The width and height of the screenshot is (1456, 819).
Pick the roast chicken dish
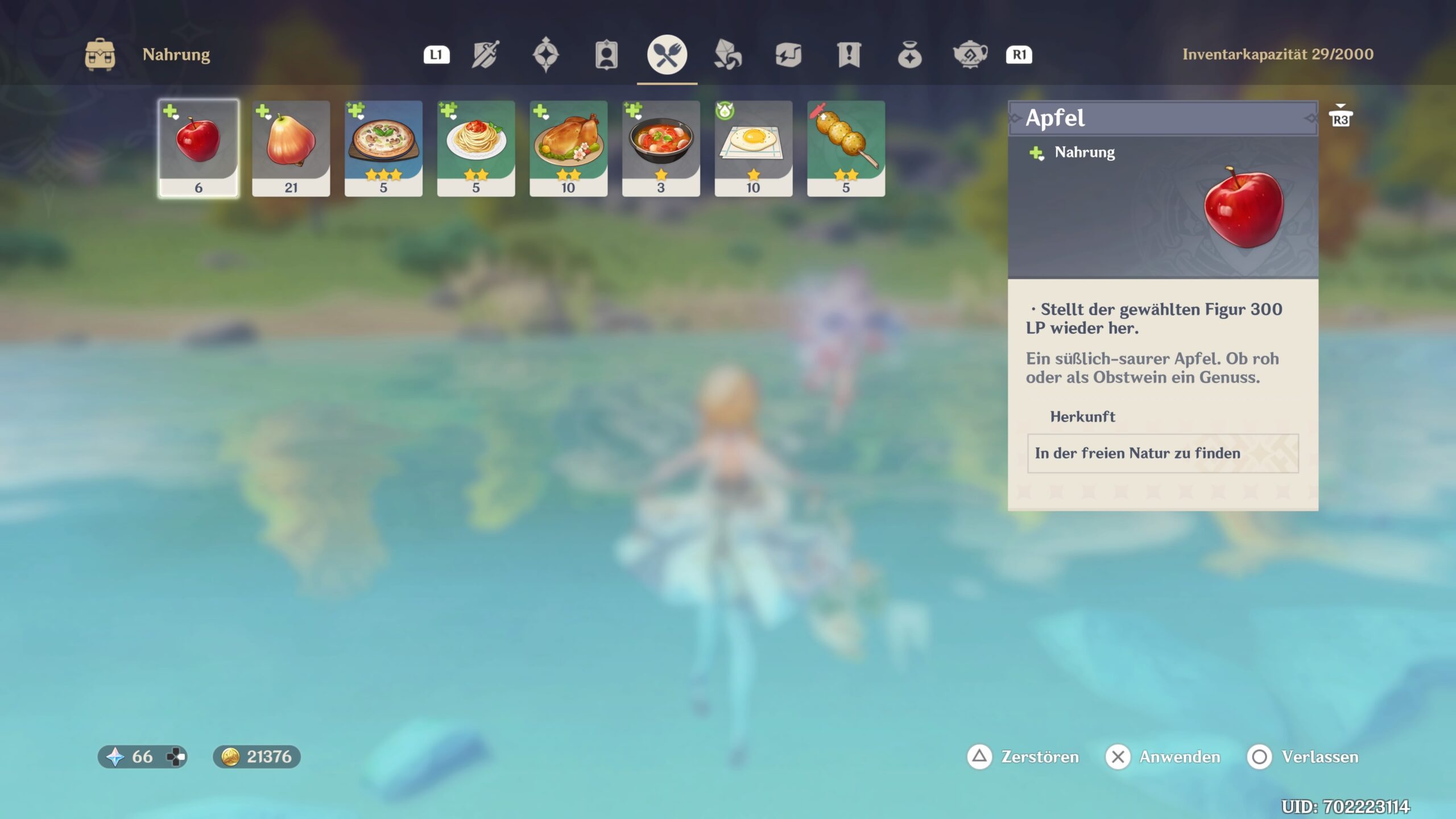tap(568, 148)
